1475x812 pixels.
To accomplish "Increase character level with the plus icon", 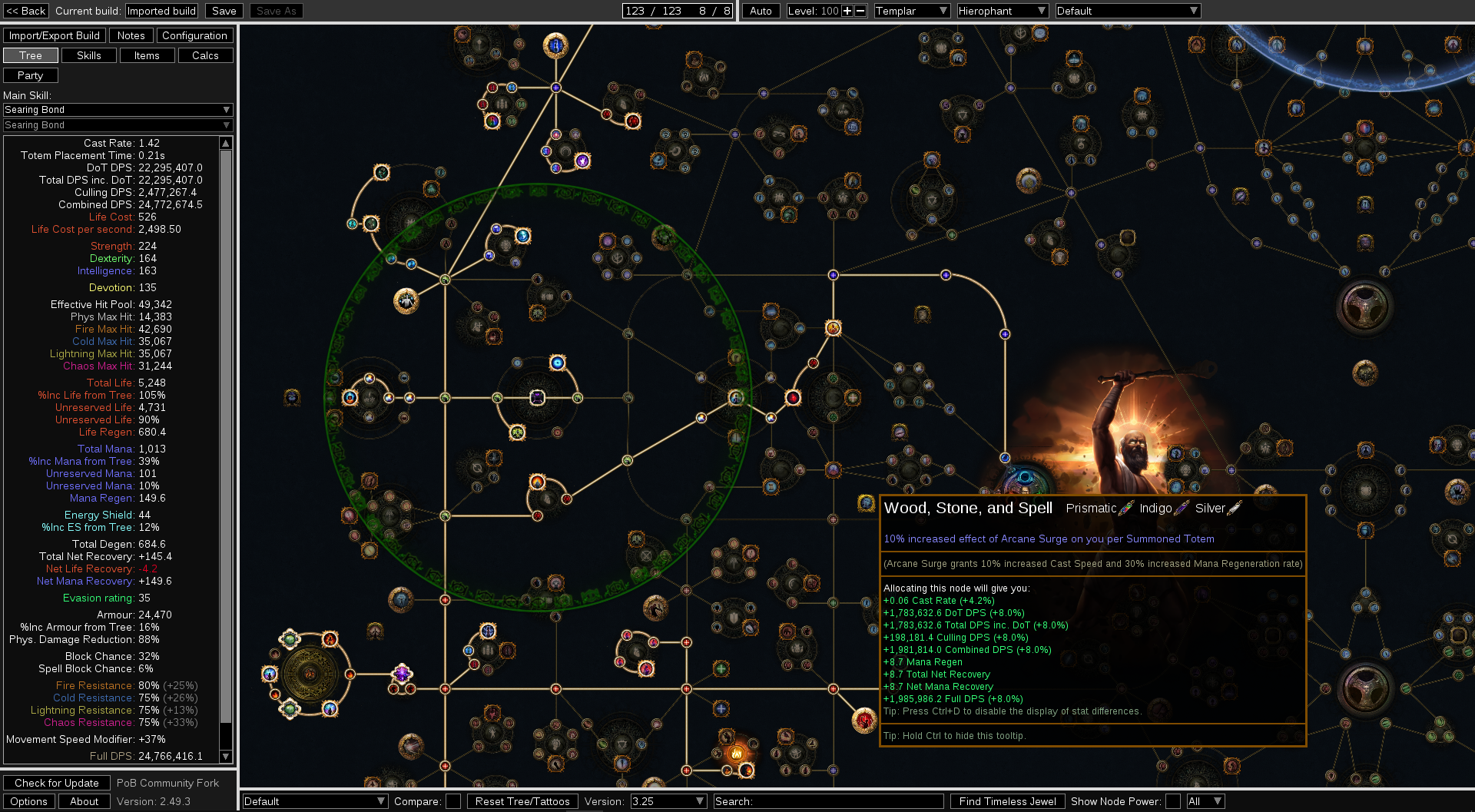I will click(x=848, y=11).
